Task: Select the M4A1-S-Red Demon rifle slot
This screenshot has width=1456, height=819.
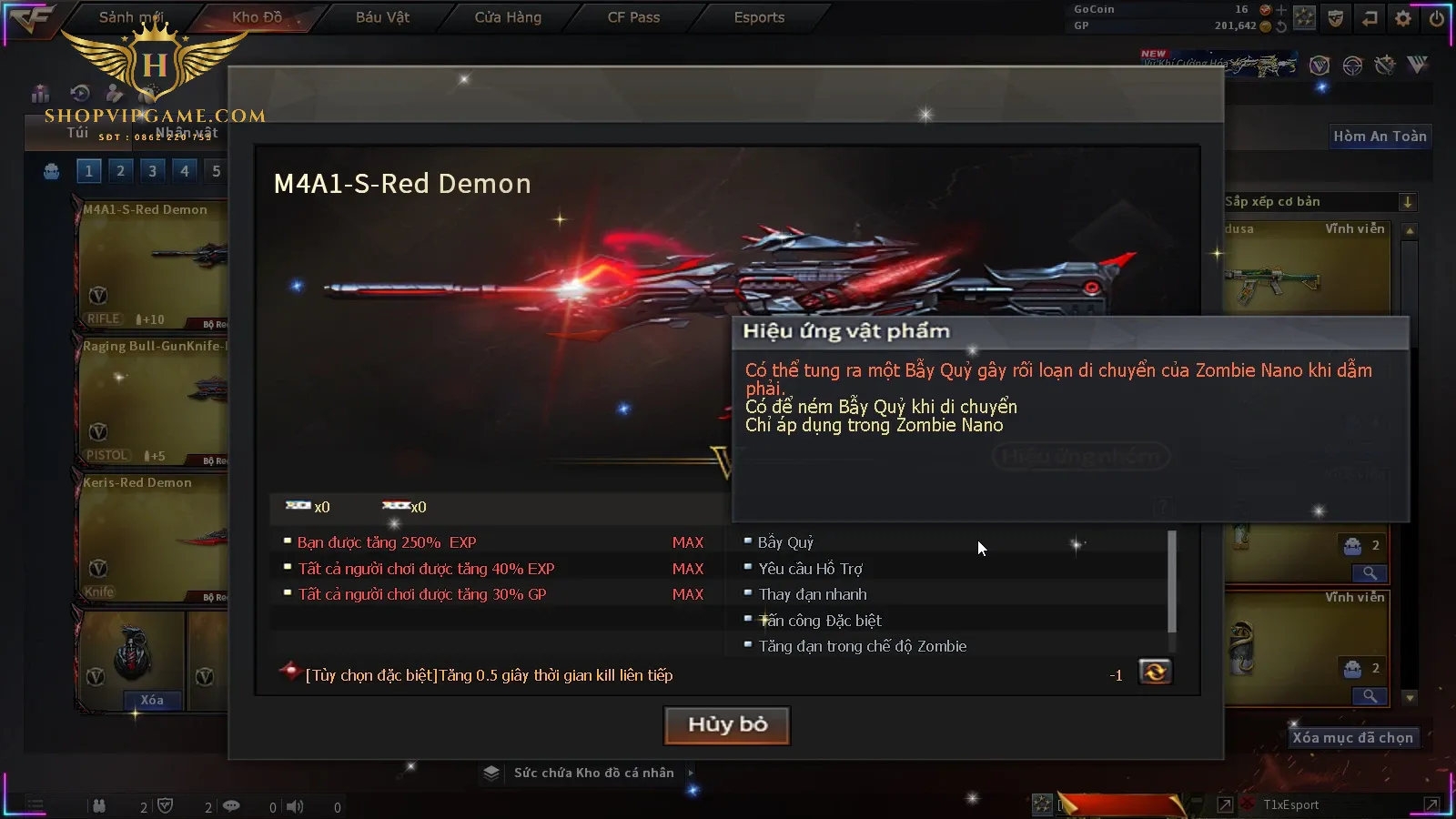Action: pos(151,264)
